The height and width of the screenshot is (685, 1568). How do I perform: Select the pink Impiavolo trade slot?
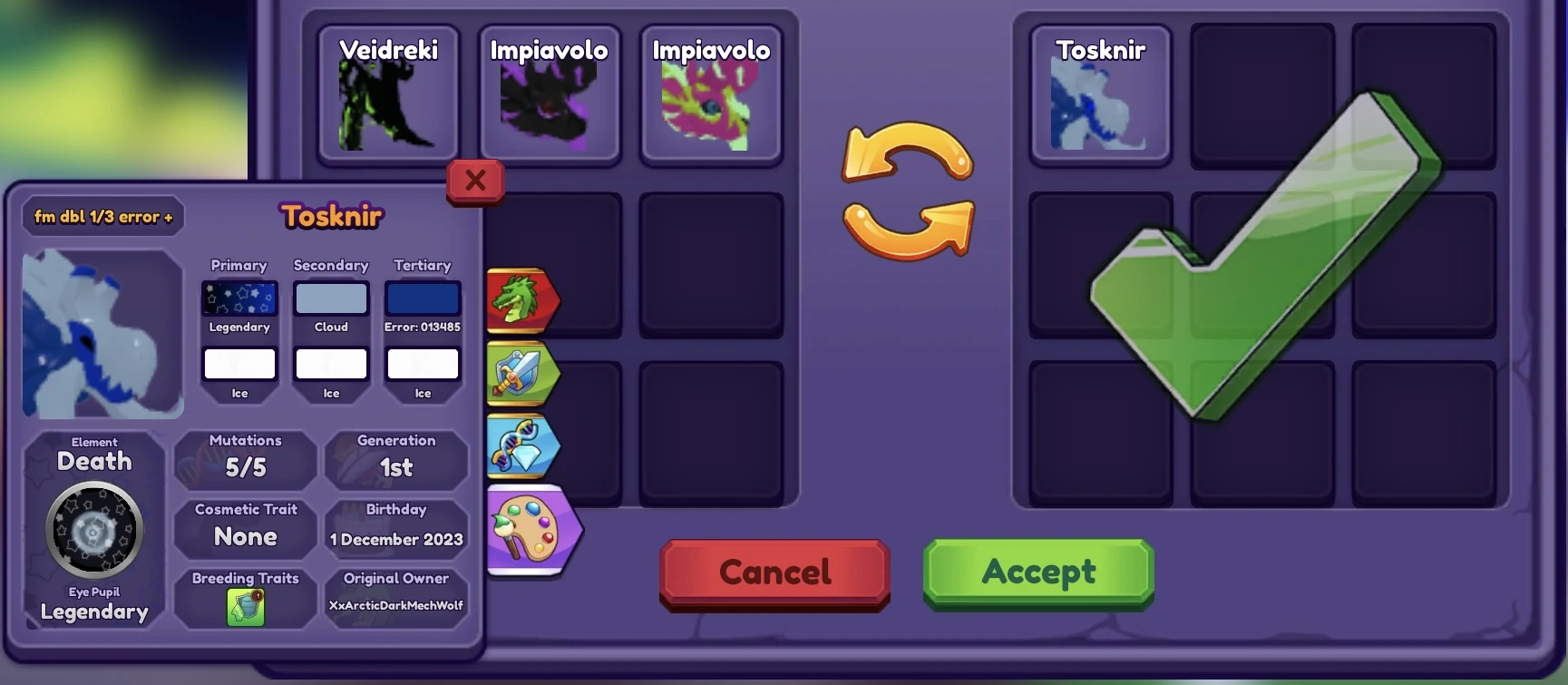pos(711,95)
